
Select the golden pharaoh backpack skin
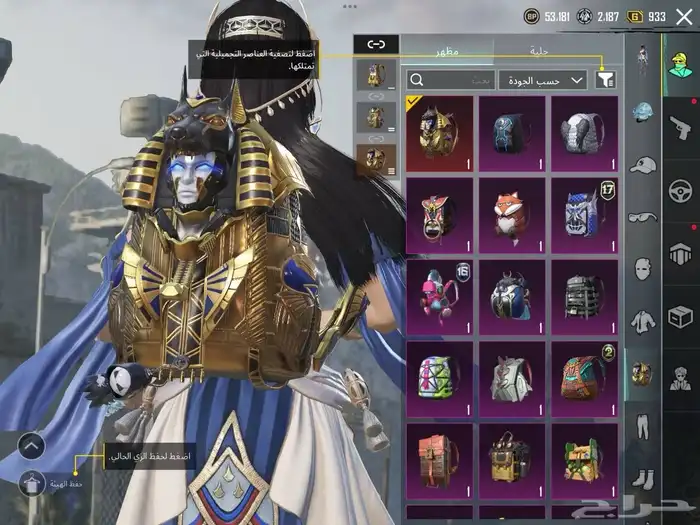coord(439,133)
